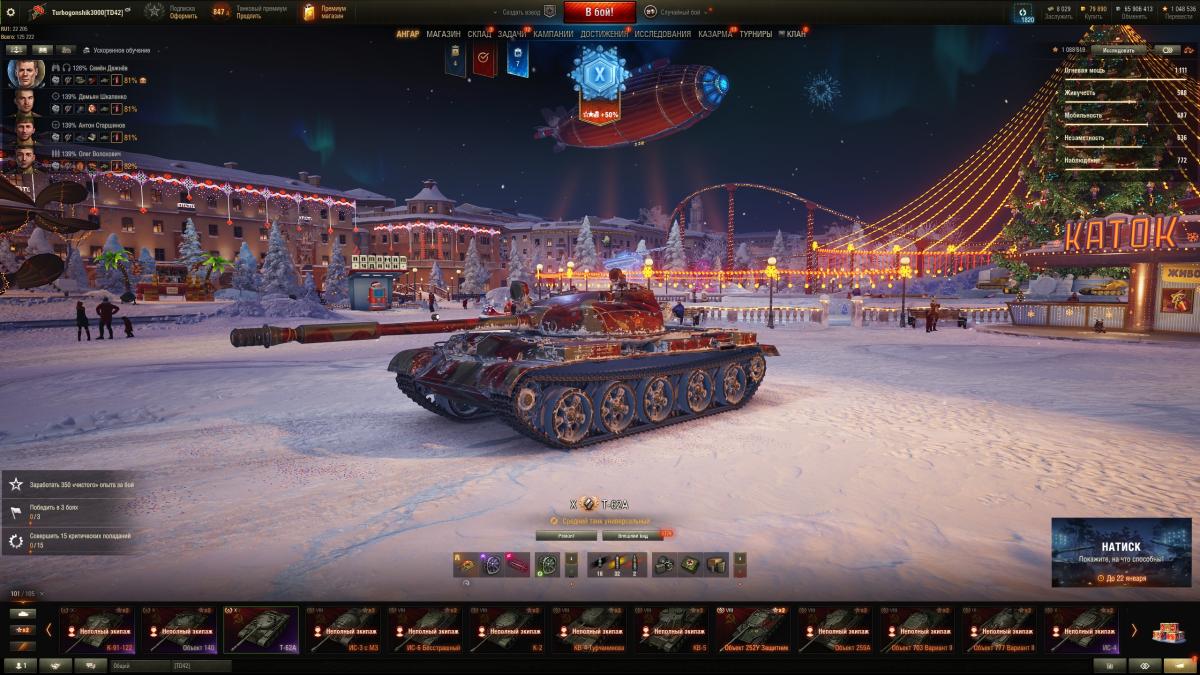Open the Премиум магазин shop

click(x=324, y=12)
